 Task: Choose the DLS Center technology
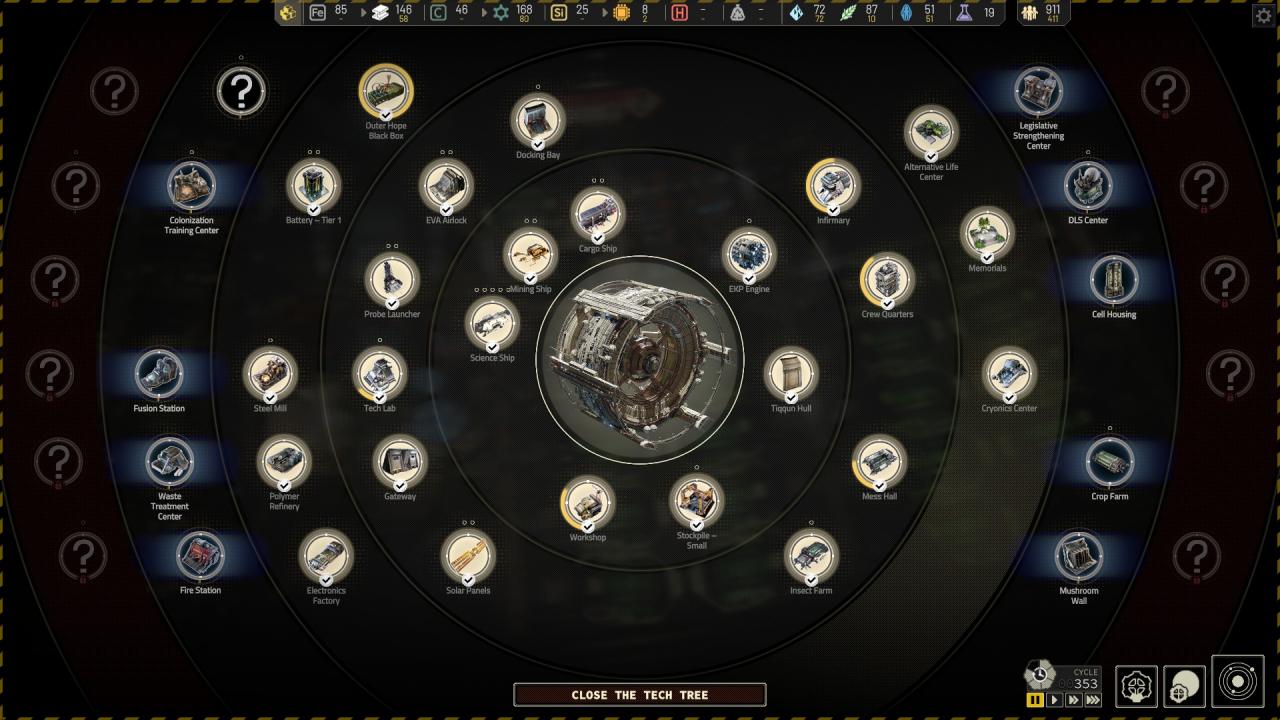pyautogui.click(x=1088, y=186)
